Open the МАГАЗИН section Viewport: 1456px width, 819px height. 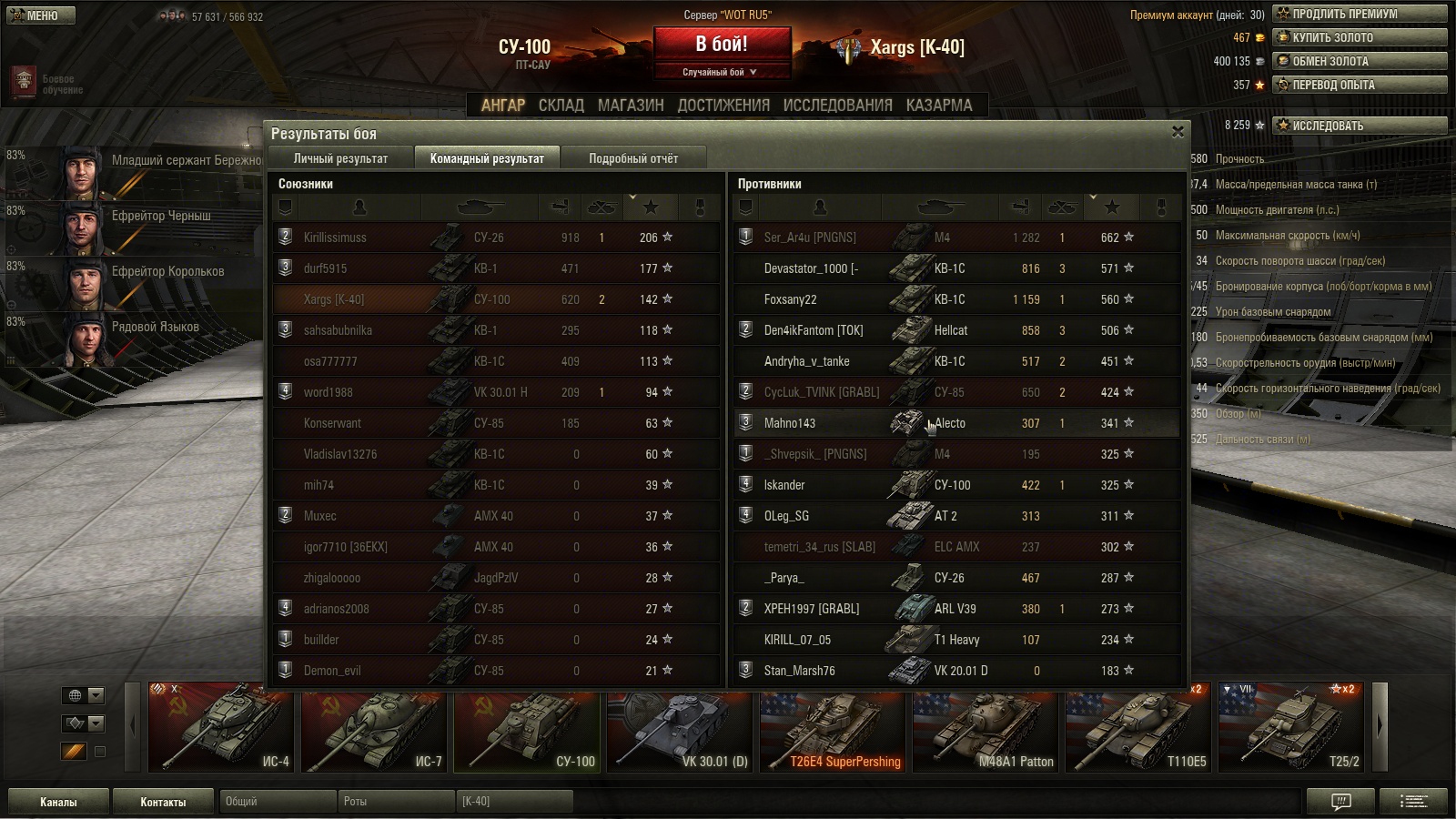click(x=631, y=106)
